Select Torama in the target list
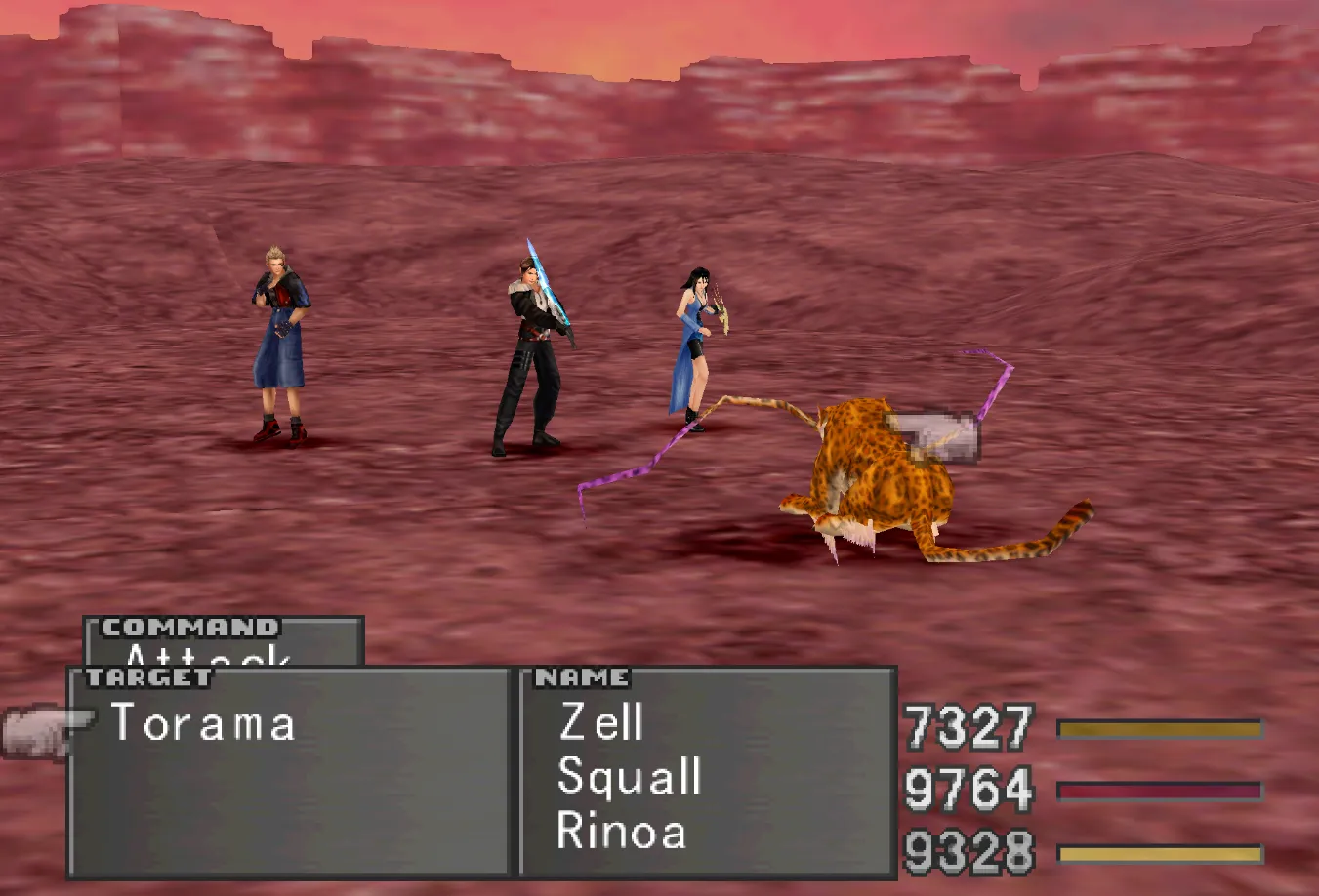This screenshot has width=1319, height=896. pyautogui.click(x=203, y=724)
